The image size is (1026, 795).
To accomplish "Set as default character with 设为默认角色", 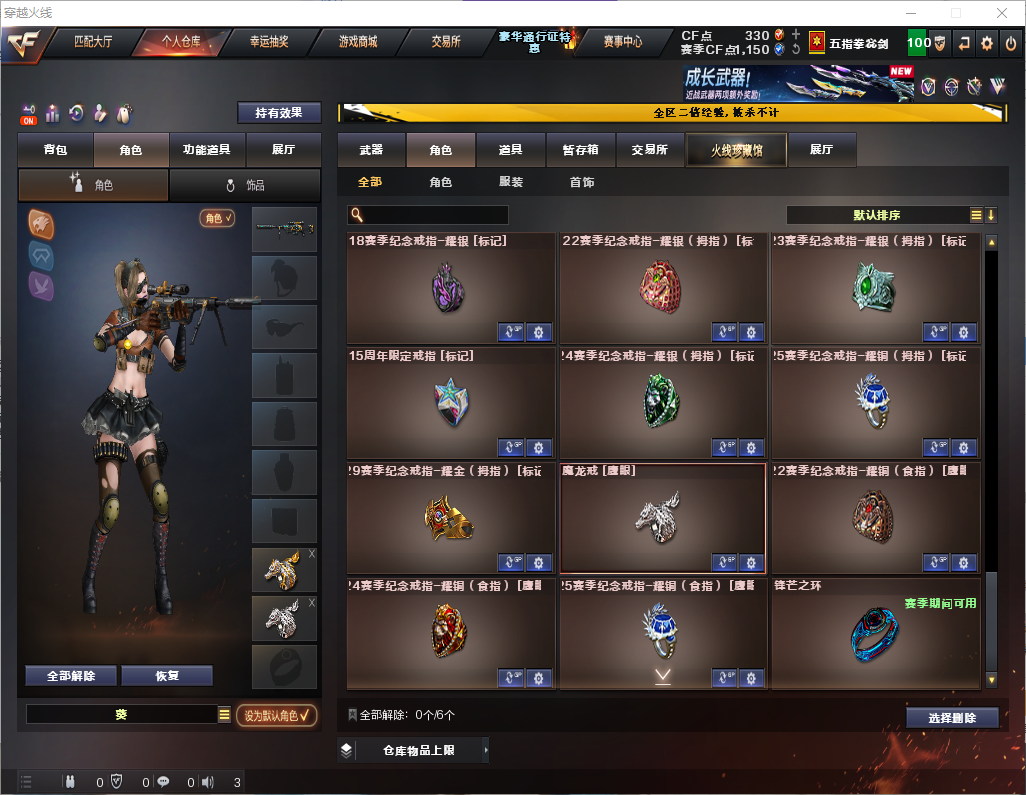I will pos(276,715).
